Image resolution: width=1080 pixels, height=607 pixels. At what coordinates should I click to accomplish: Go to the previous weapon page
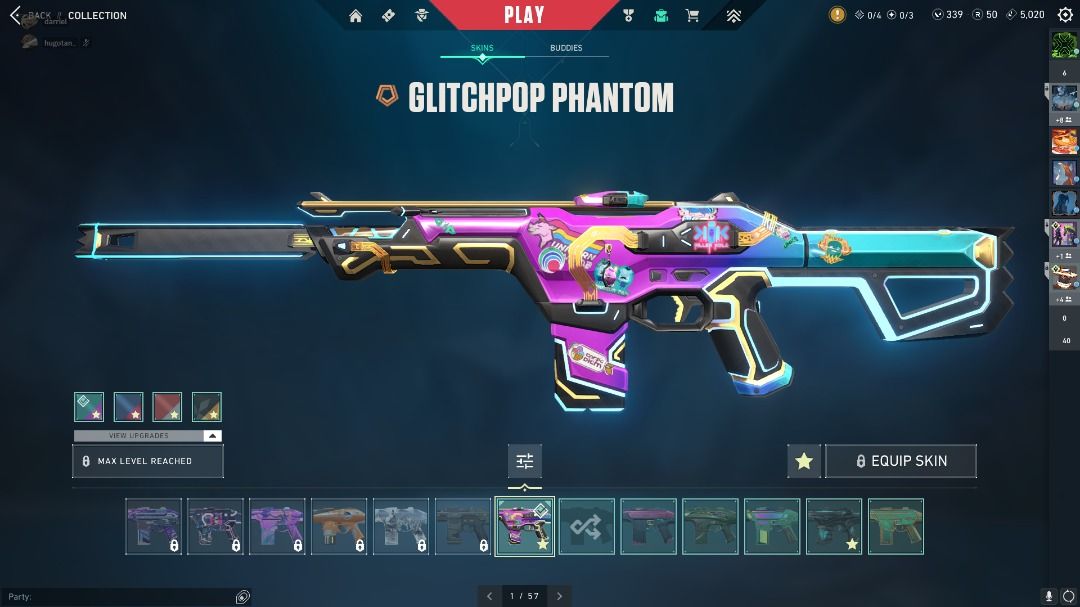(x=490, y=596)
